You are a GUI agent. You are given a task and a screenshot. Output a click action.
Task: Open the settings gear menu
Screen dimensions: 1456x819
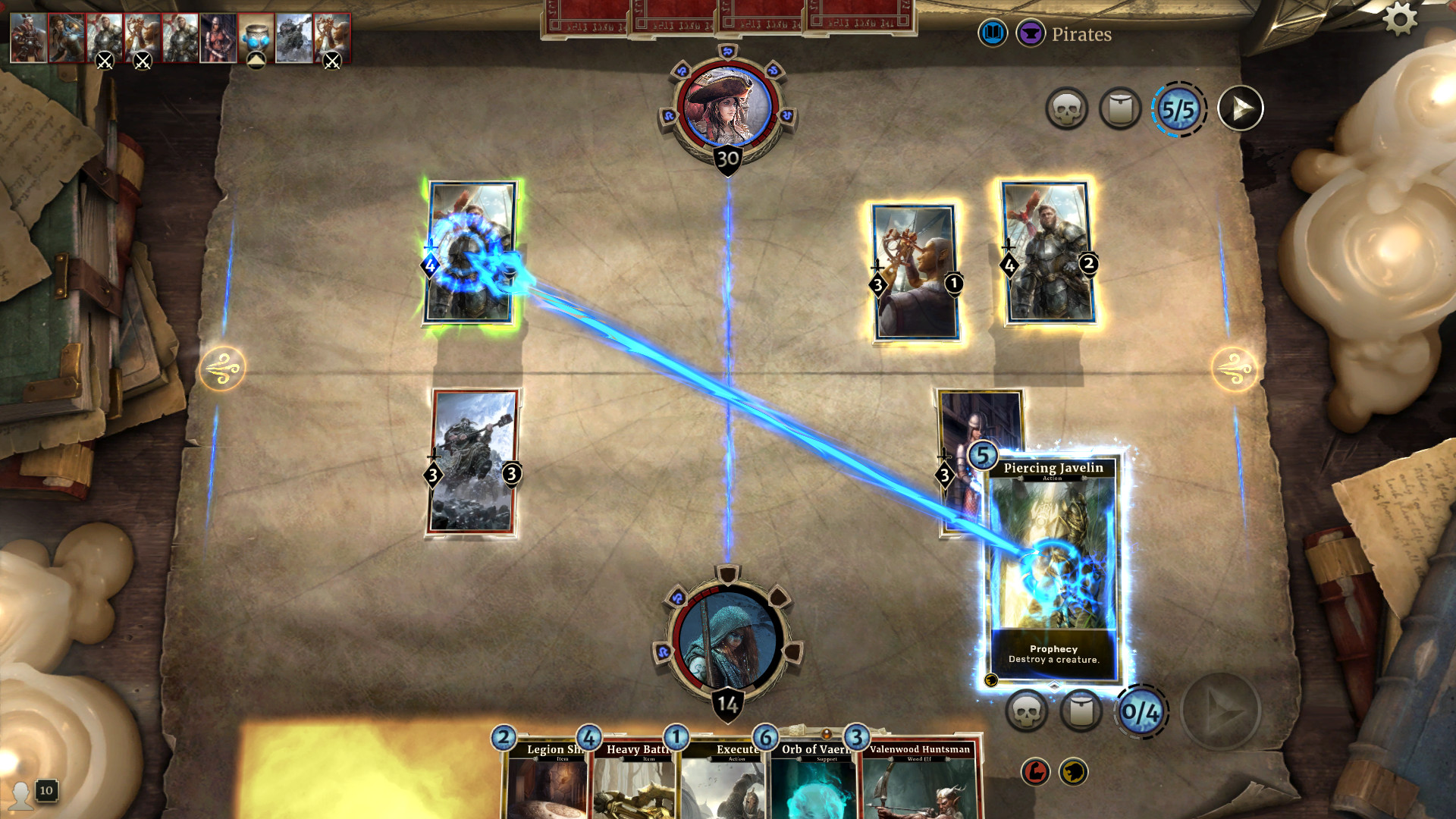(1400, 18)
